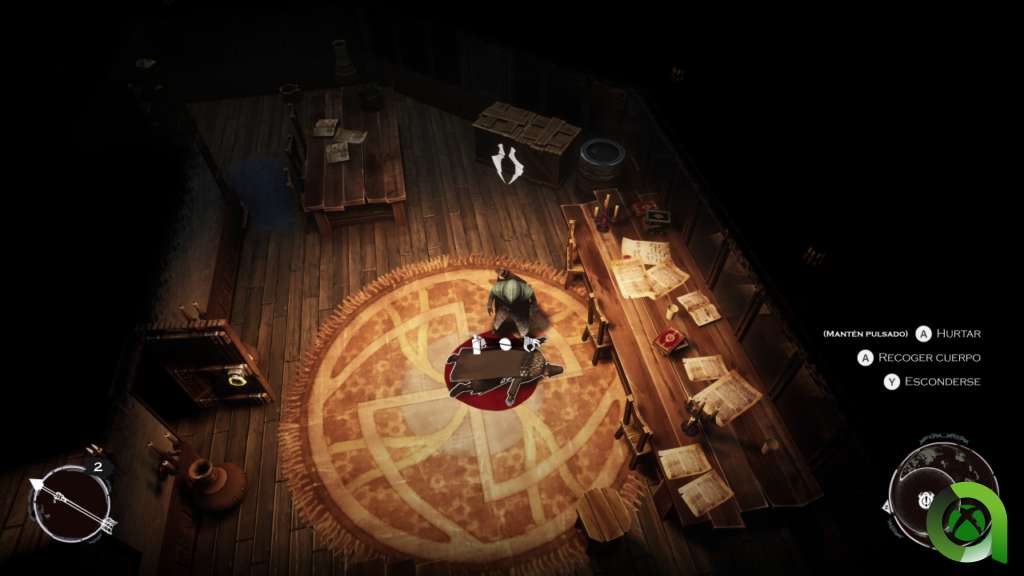
Task: Select the Recoger cuerpo action
Action: (x=929, y=357)
